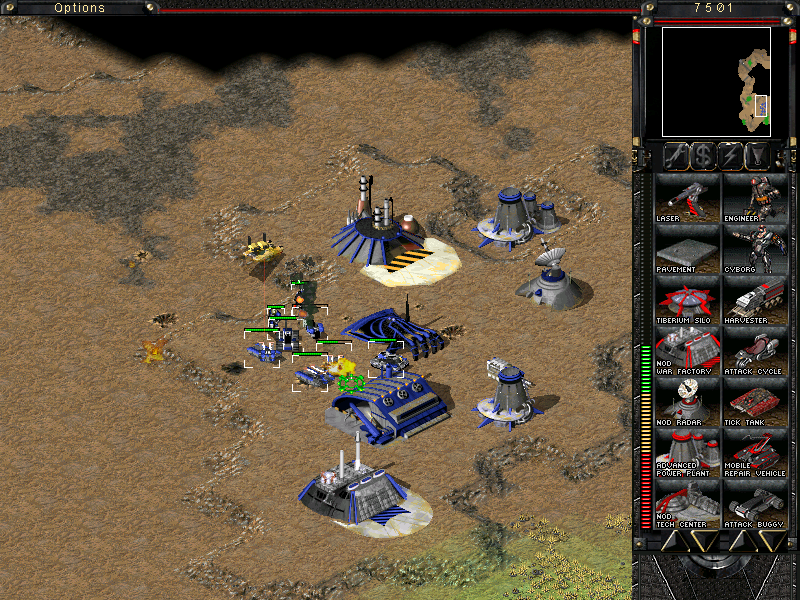Toggle the power lightning bolt button
Image resolution: width=800 pixels, height=600 pixels.
730,156
